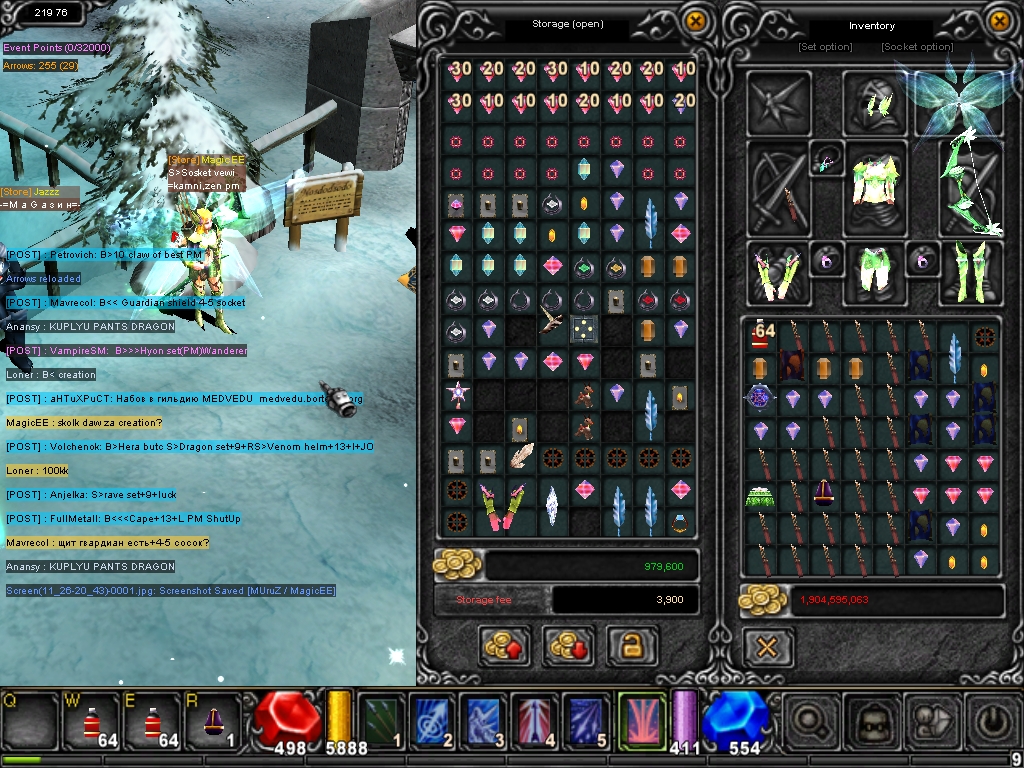Toggle the storage padlock button
Image resolution: width=1024 pixels, height=768 pixels.
(x=632, y=646)
